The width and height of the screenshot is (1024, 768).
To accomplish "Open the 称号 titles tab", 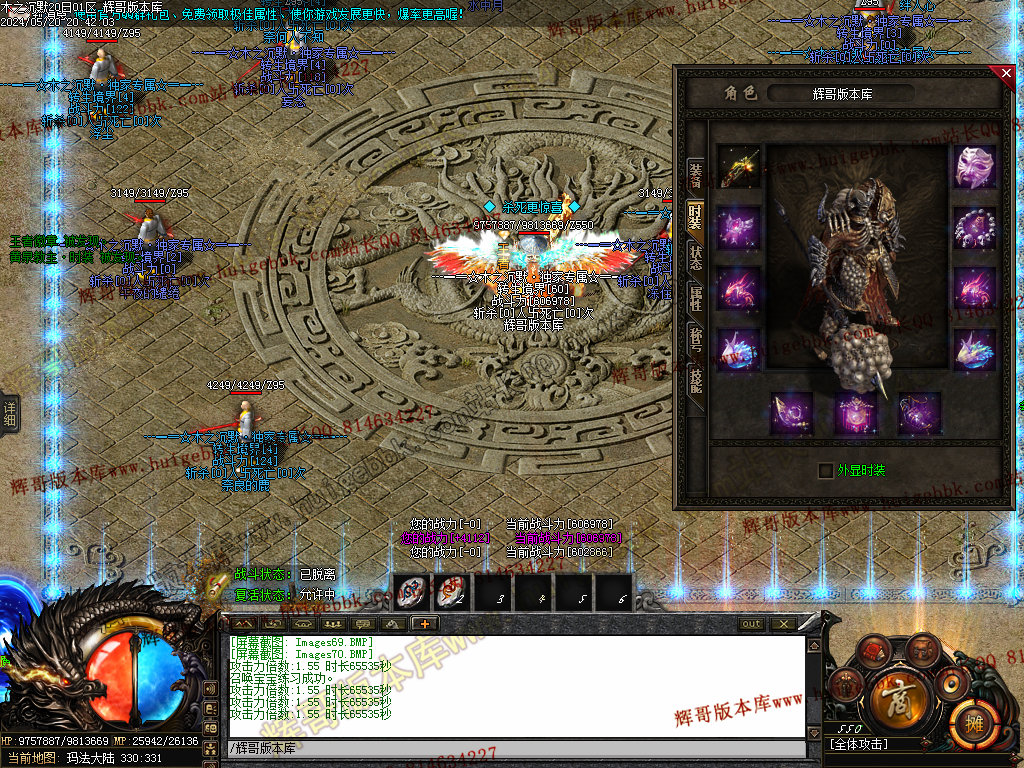I will pos(695,339).
